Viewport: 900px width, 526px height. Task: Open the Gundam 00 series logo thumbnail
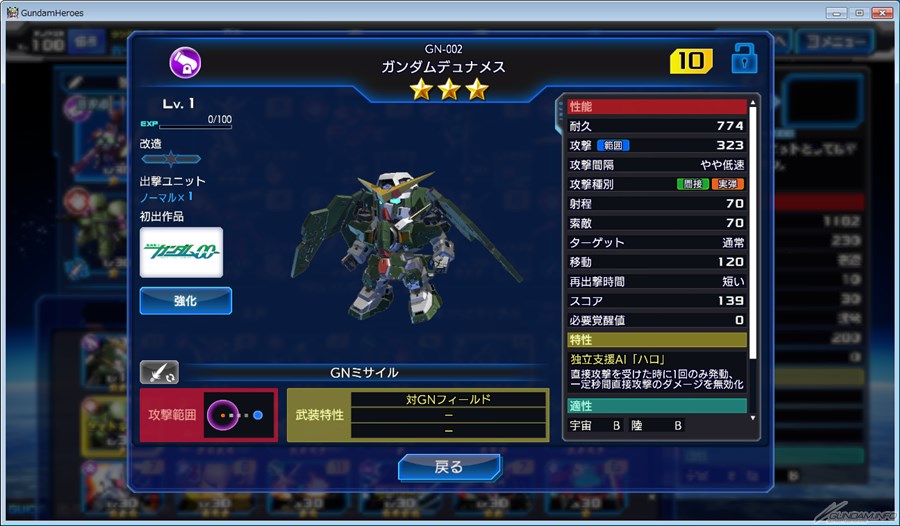coord(181,252)
